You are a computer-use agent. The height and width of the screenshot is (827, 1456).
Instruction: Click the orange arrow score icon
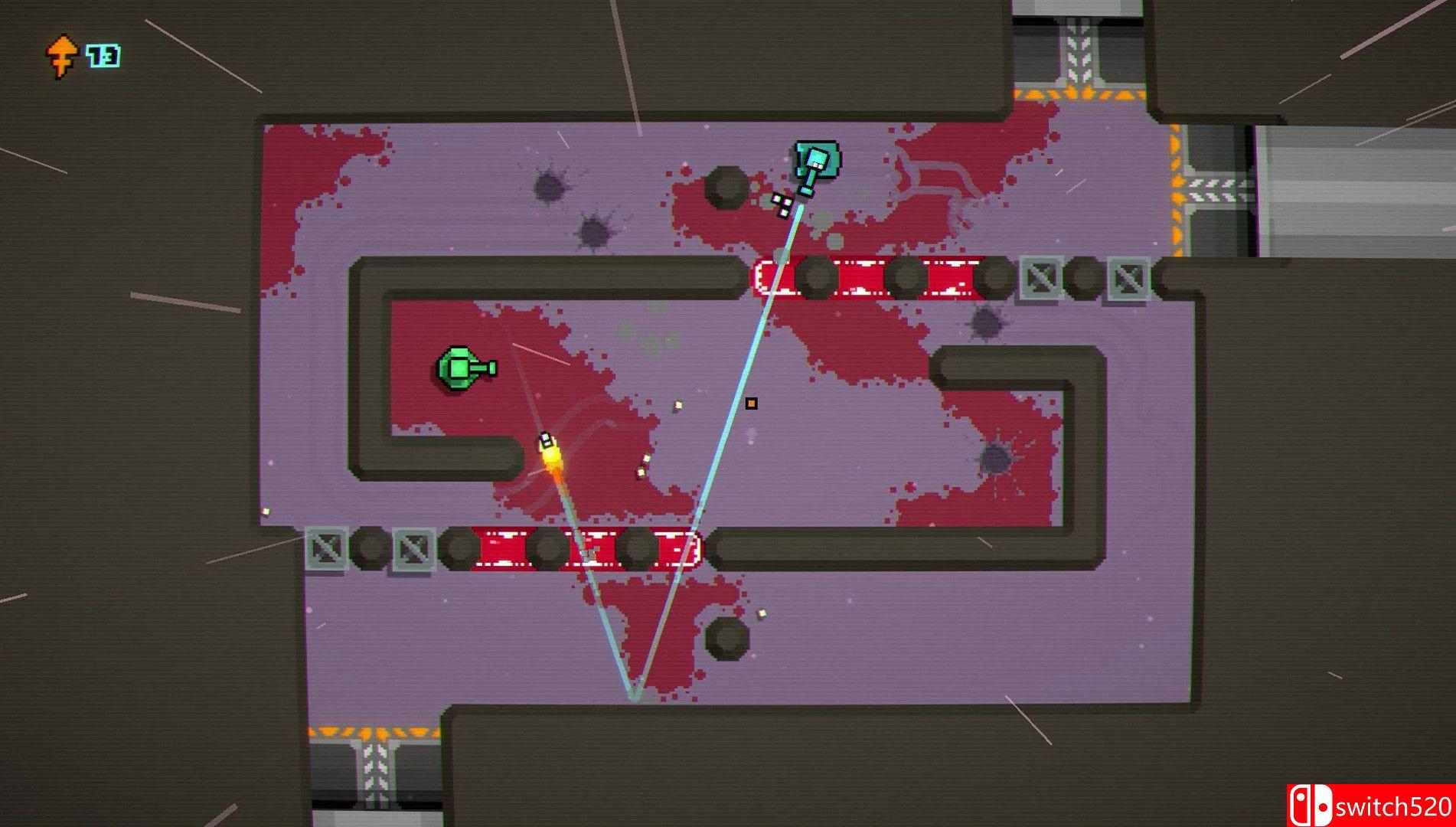click(x=61, y=54)
